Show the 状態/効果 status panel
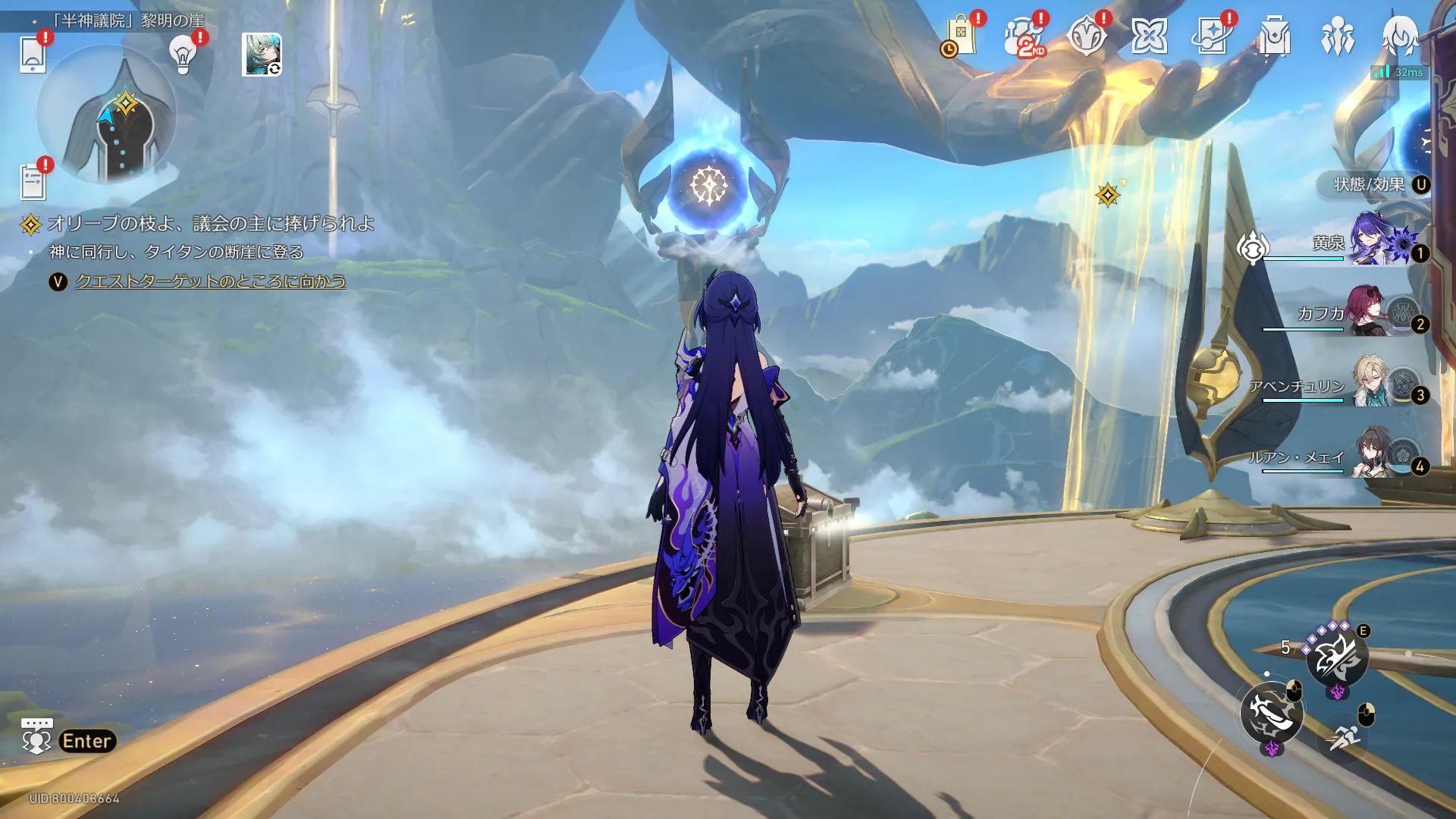 pyautogui.click(x=1373, y=184)
